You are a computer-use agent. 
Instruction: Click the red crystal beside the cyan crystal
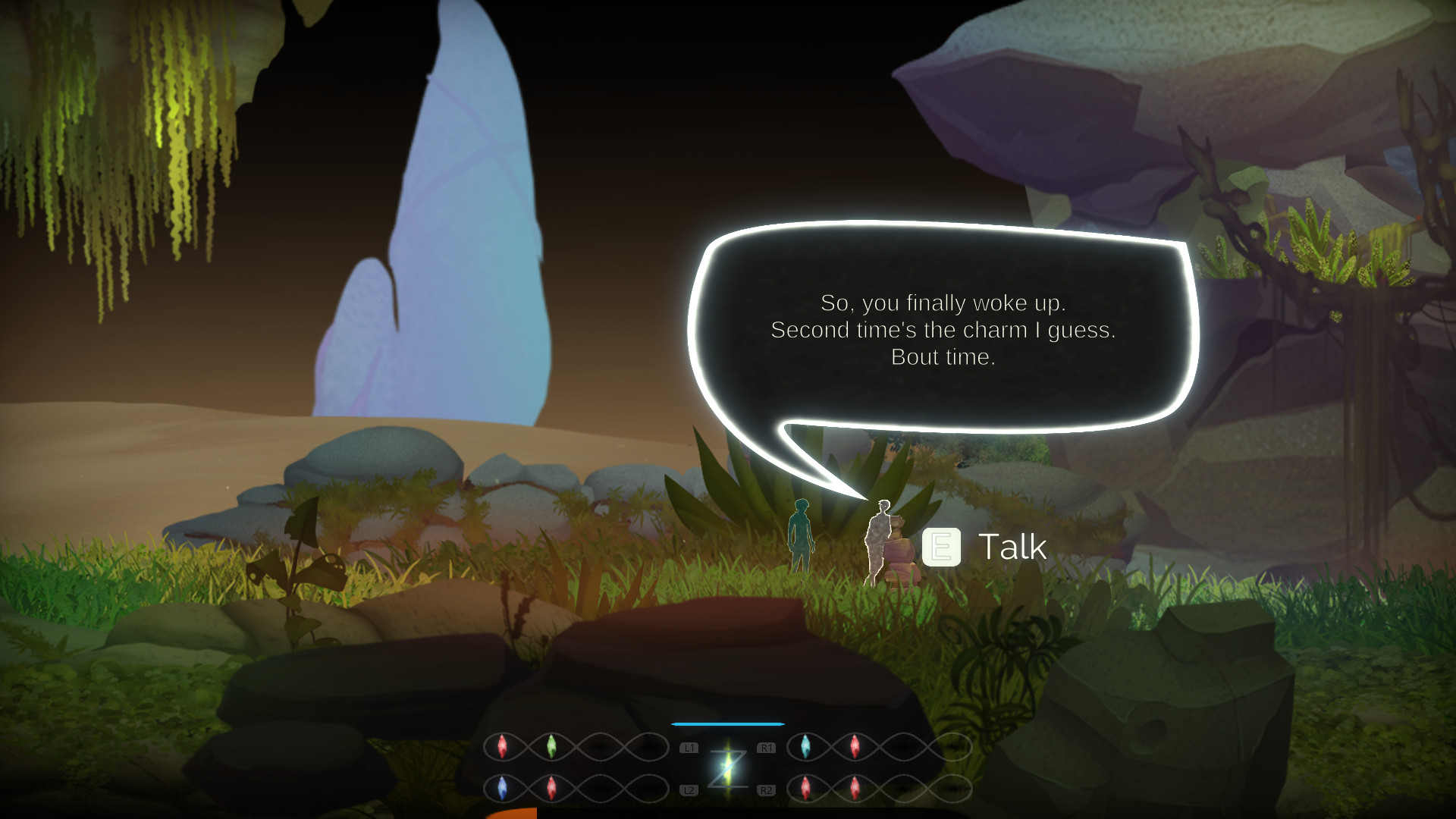click(855, 747)
